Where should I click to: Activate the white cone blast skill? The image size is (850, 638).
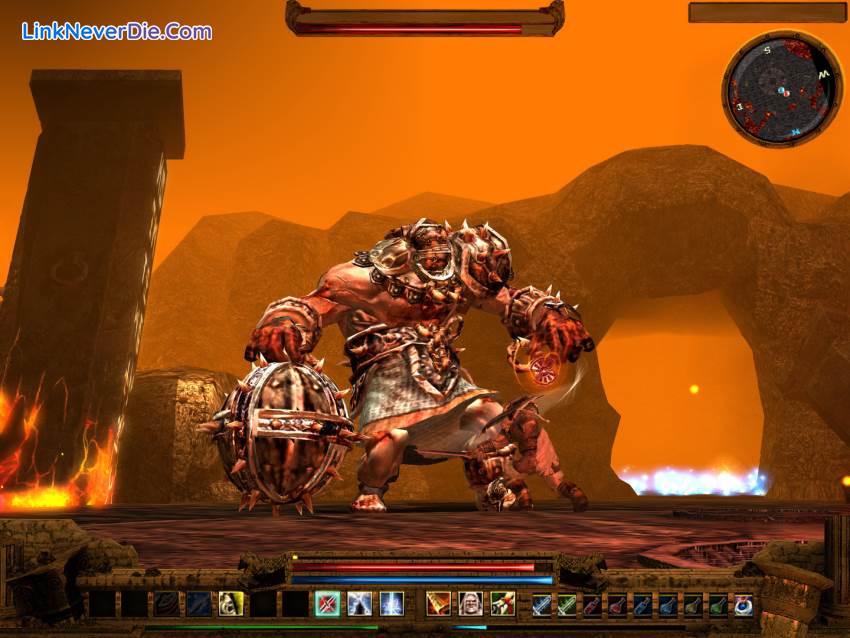tap(359, 603)
